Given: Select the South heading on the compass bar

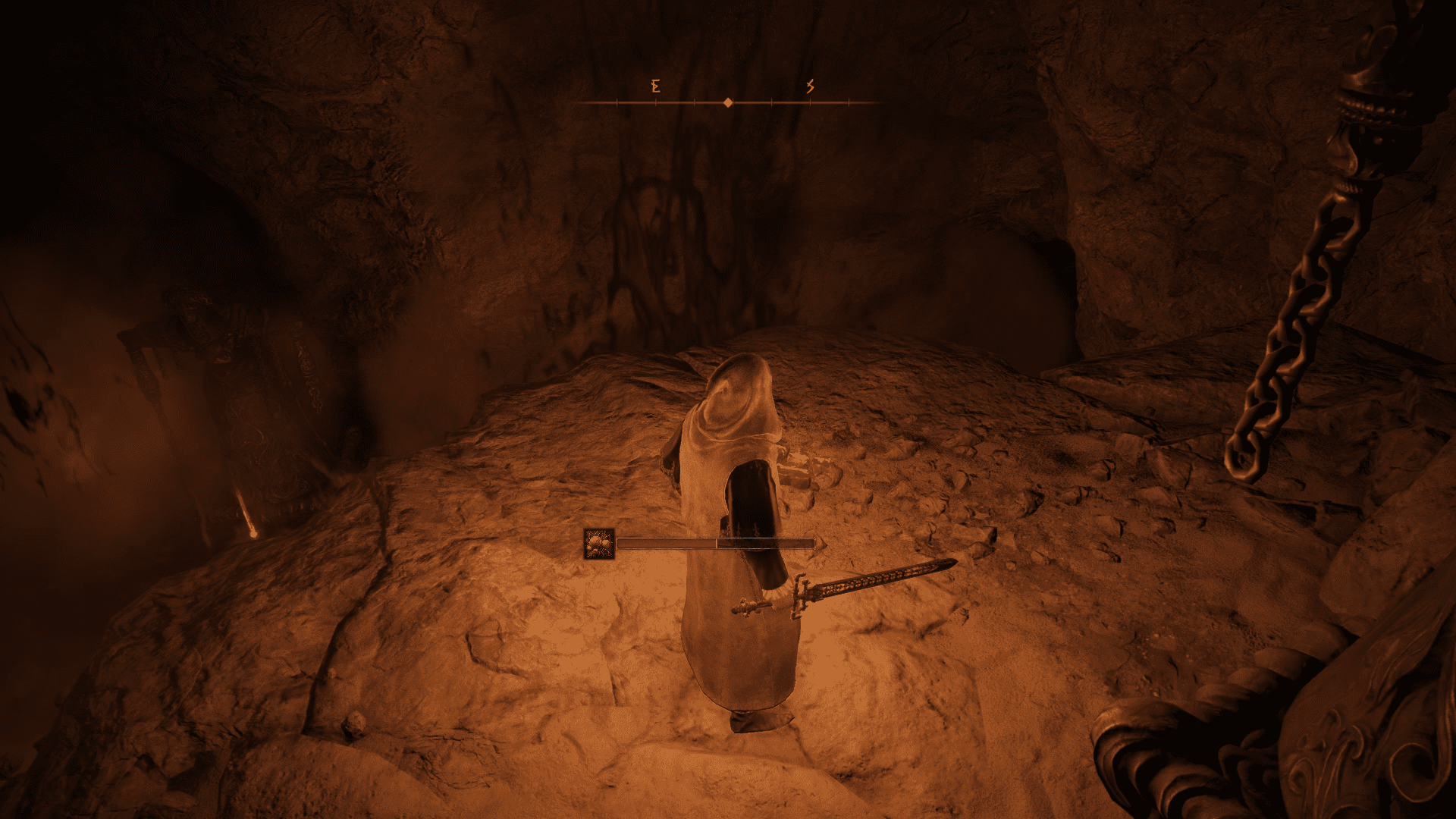Looking at the screenshot, I should (808, 86).
